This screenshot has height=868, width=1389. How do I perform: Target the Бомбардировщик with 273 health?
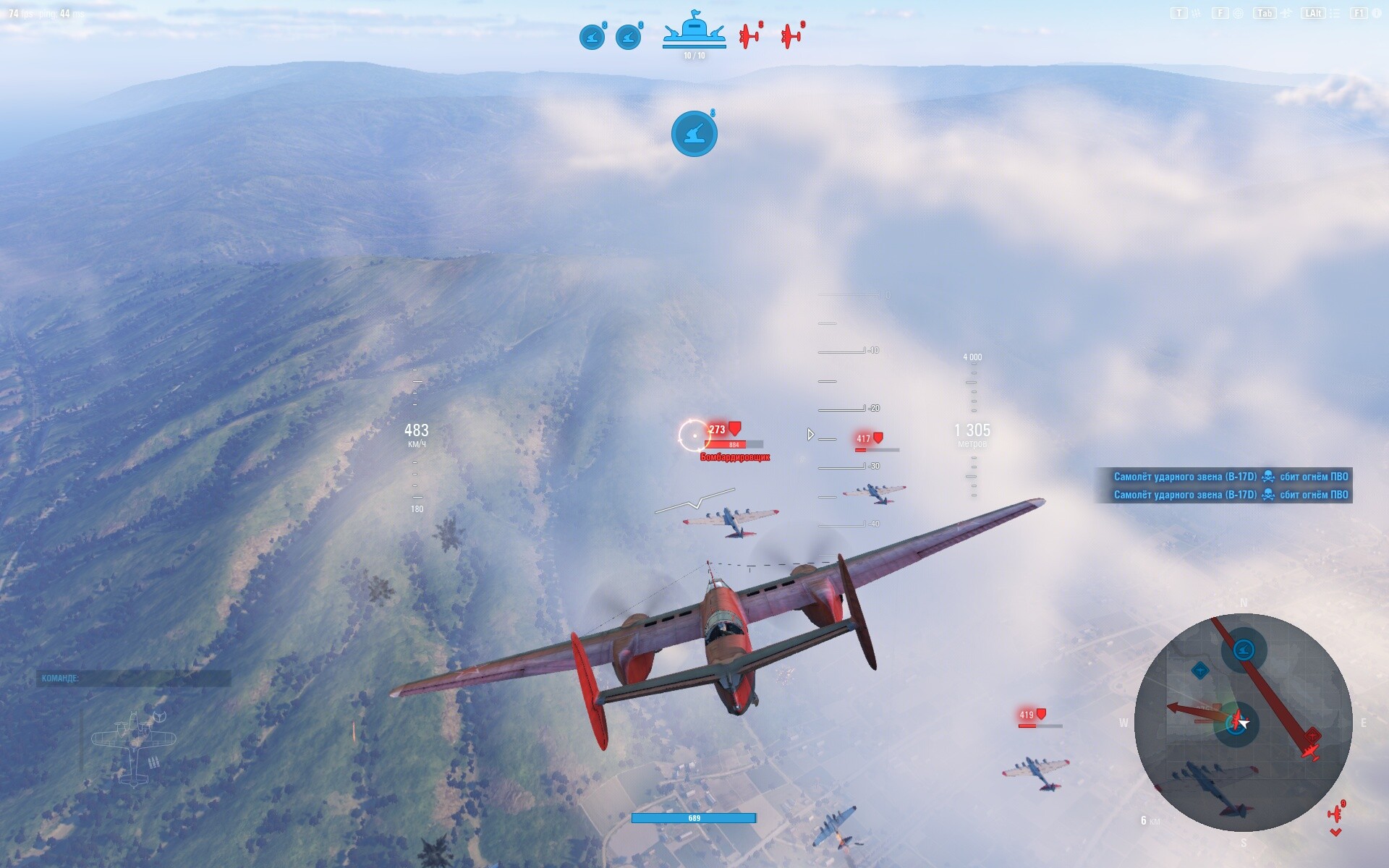[716, 429]
